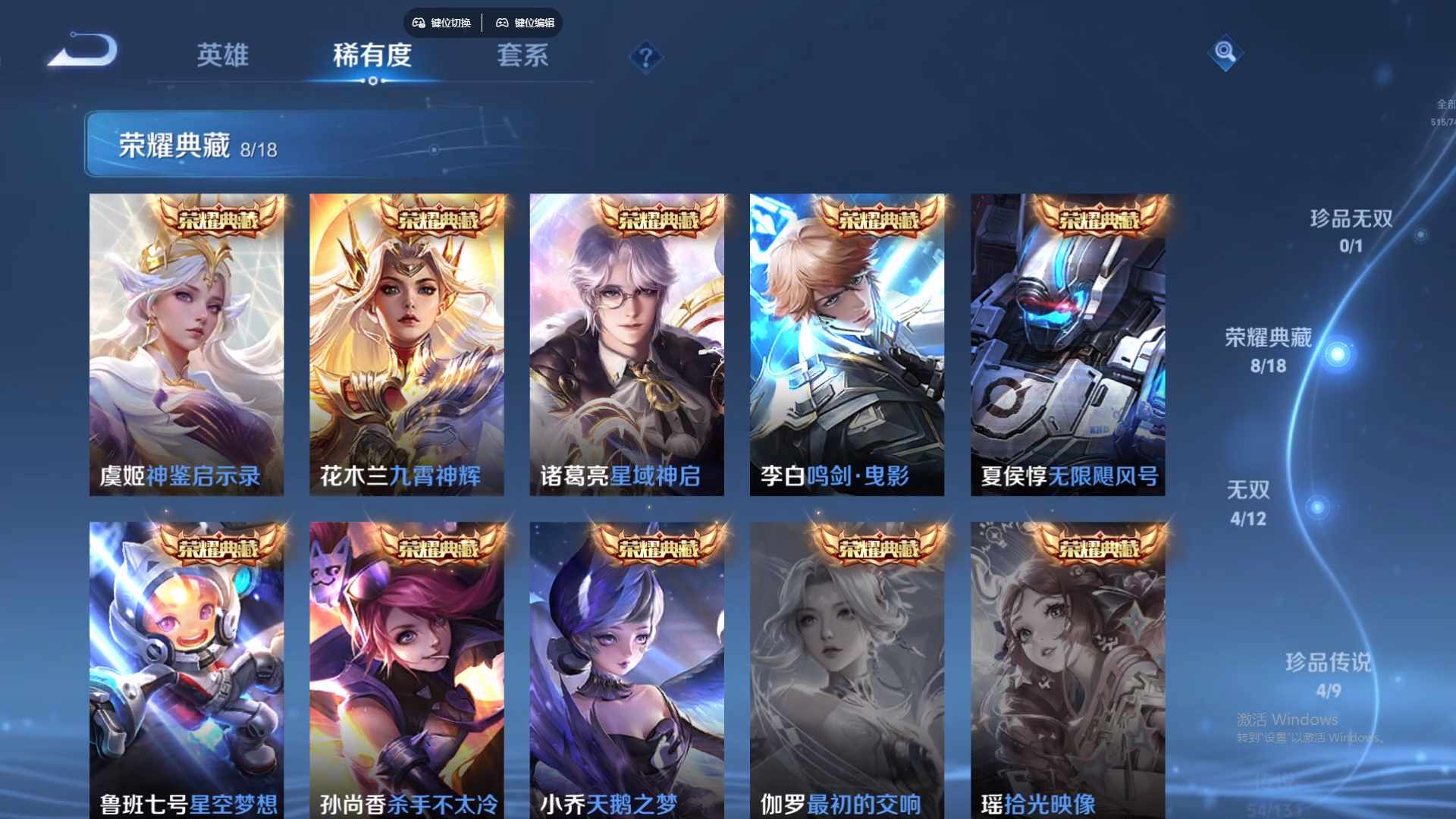Show the 珍品传说 rarity category
The width and height of the screenshot is (1456, 819).
pyautogui.click(x=1328, y=675)
